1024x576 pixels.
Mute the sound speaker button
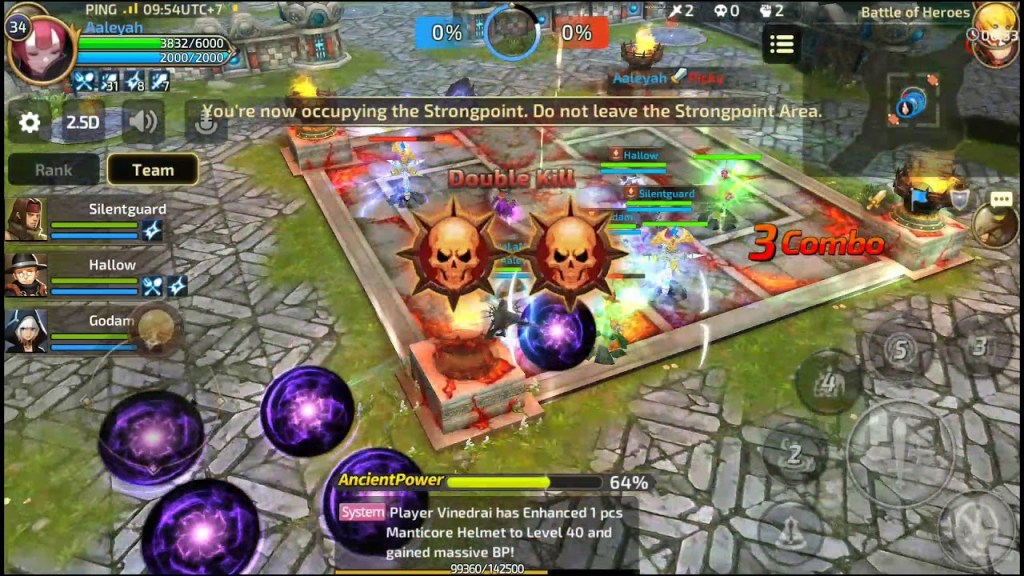pyautogui.click(x=143, y=122)
